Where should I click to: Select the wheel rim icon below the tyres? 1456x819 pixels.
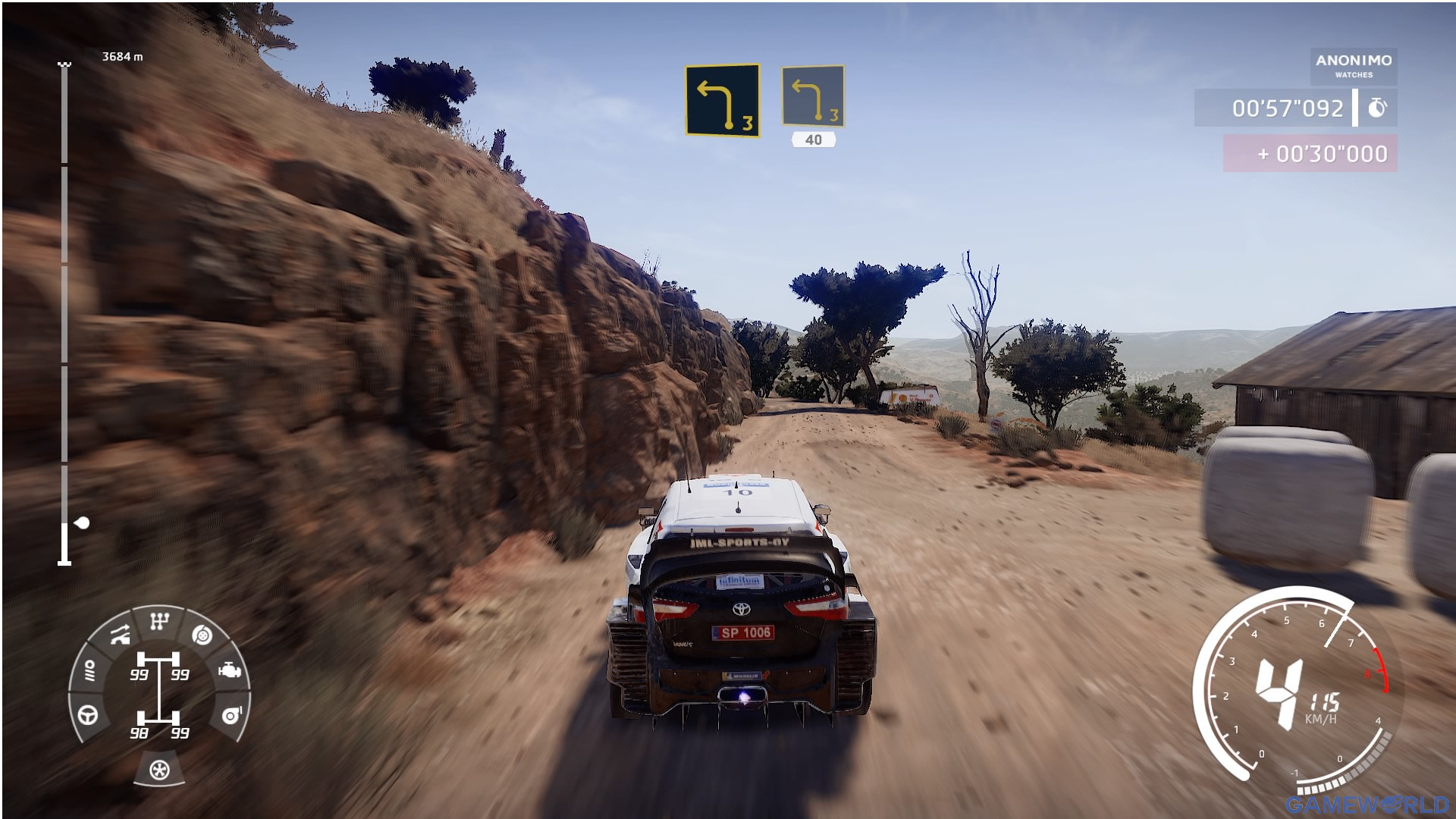[x=159, y=770]
